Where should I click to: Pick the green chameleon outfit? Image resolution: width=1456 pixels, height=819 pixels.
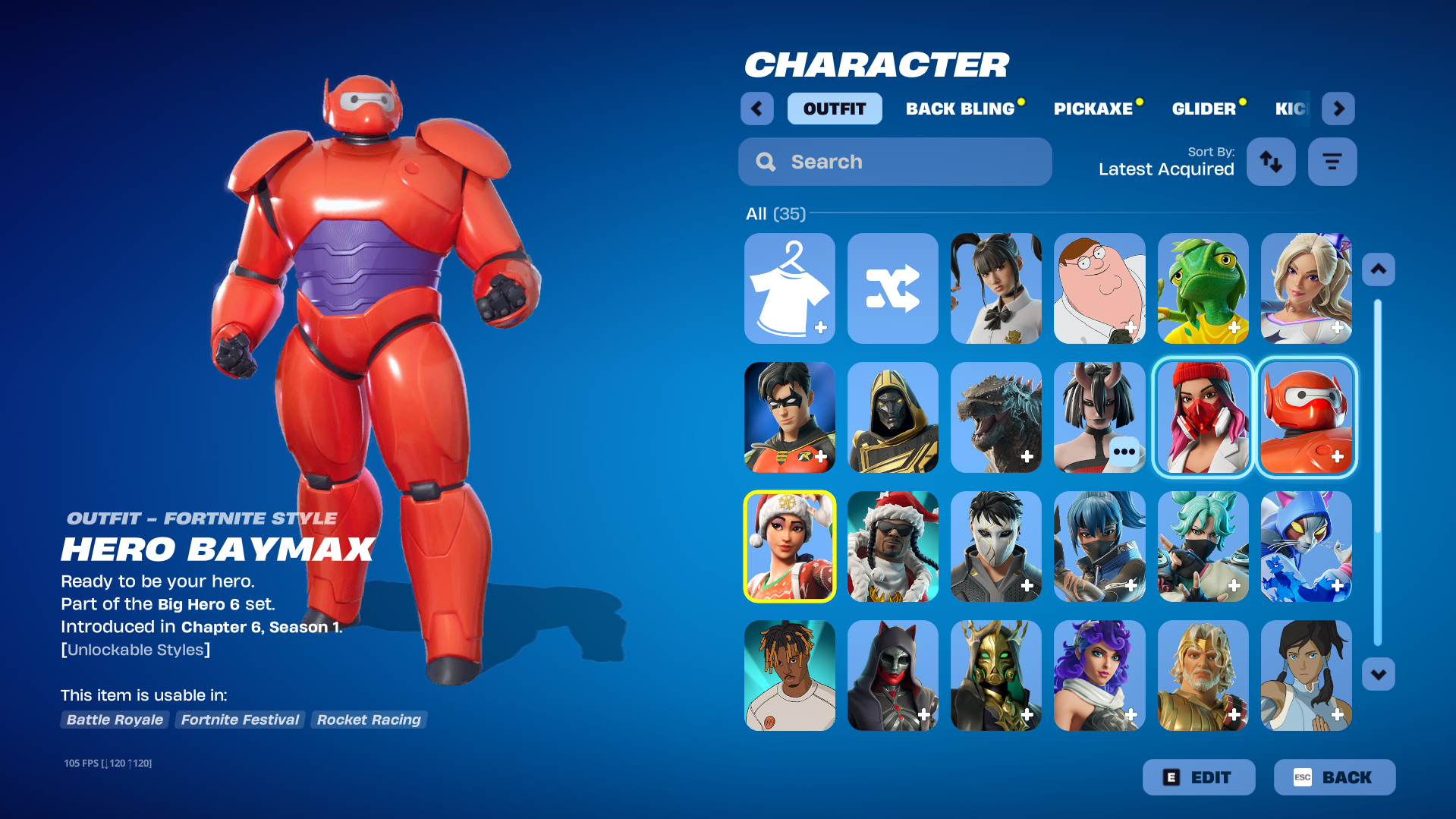point(1203,288)
